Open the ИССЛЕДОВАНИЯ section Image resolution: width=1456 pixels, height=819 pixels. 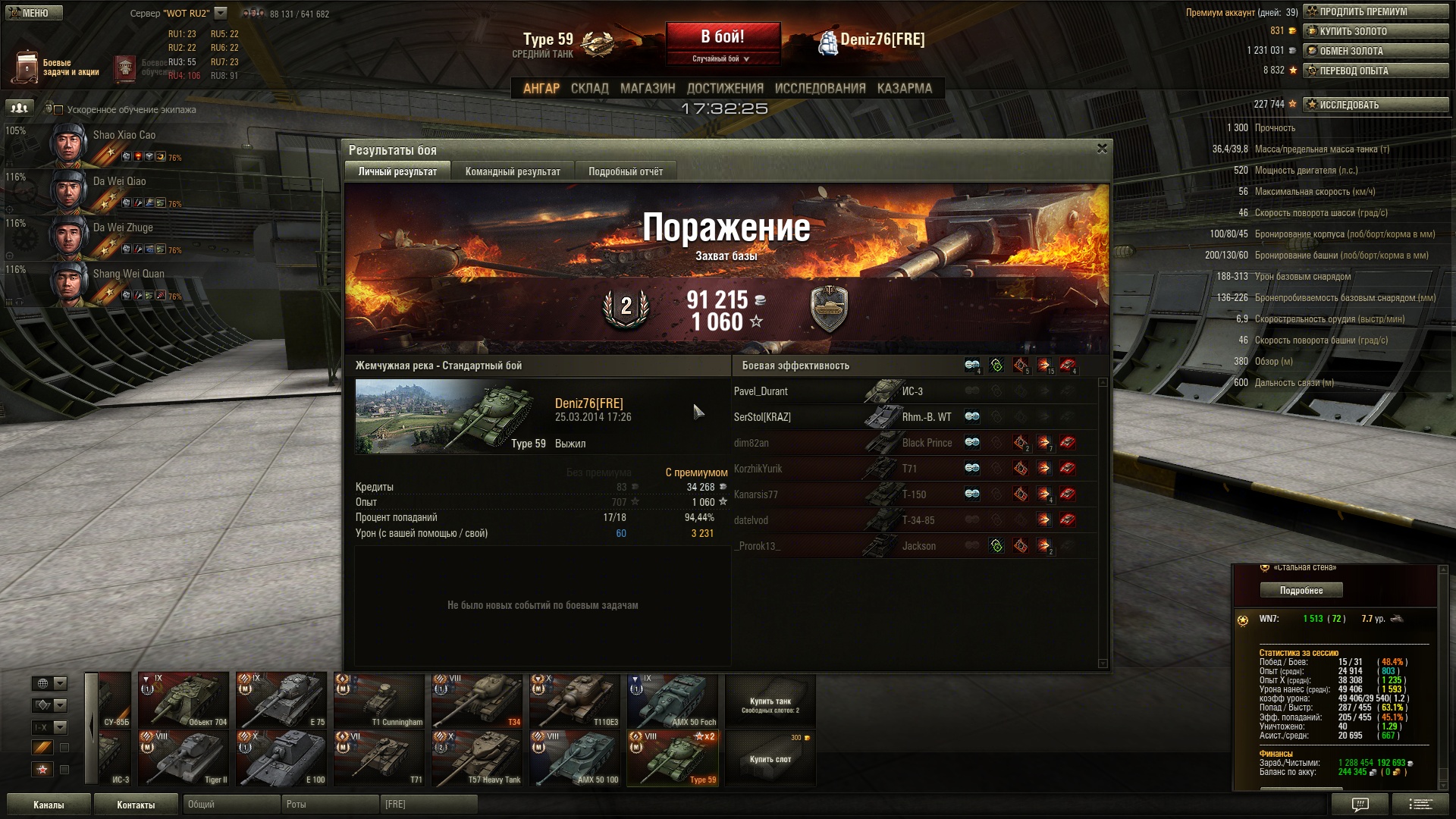point(820,89)
